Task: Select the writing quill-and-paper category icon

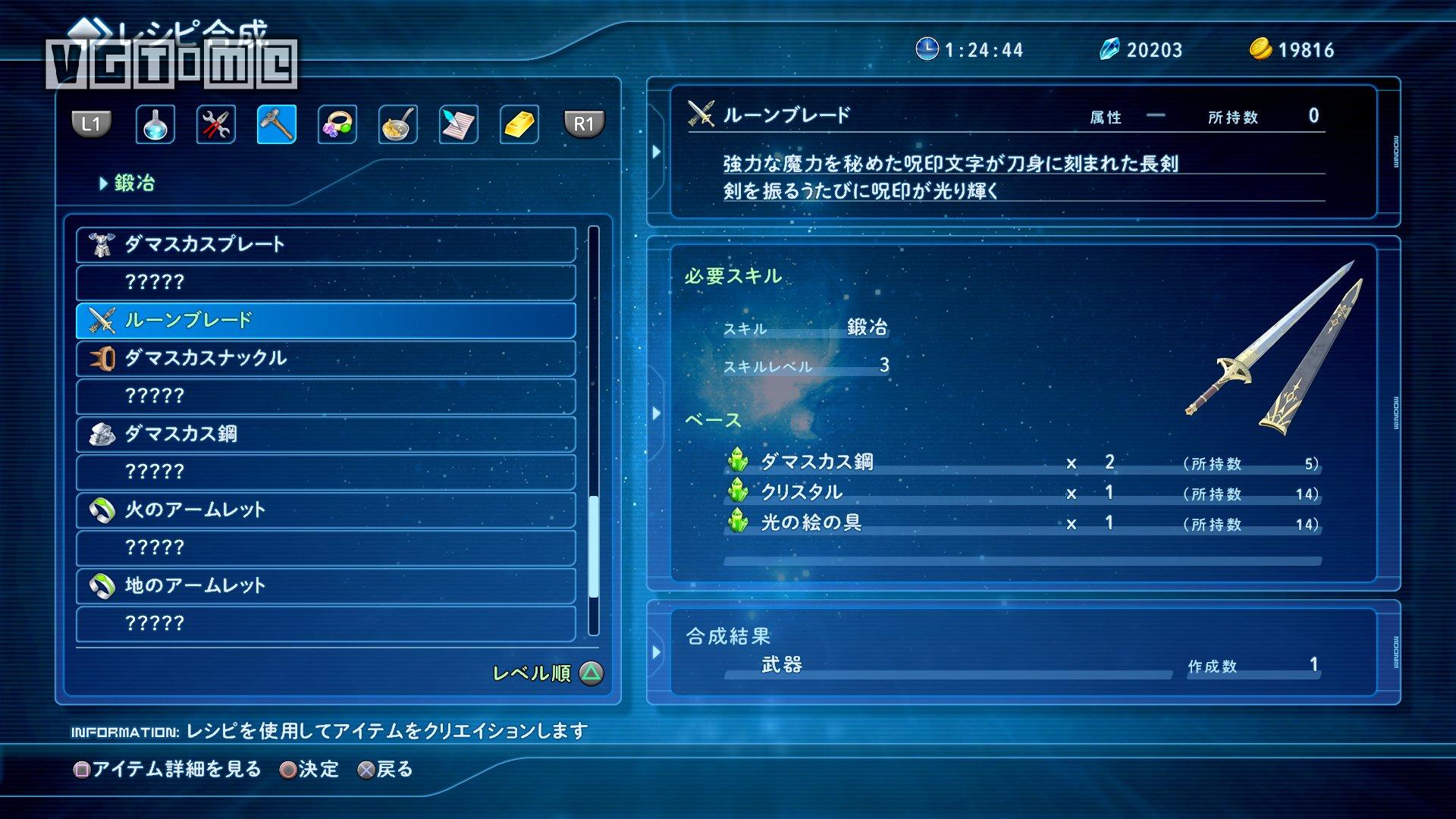Action: coord(457,124)
